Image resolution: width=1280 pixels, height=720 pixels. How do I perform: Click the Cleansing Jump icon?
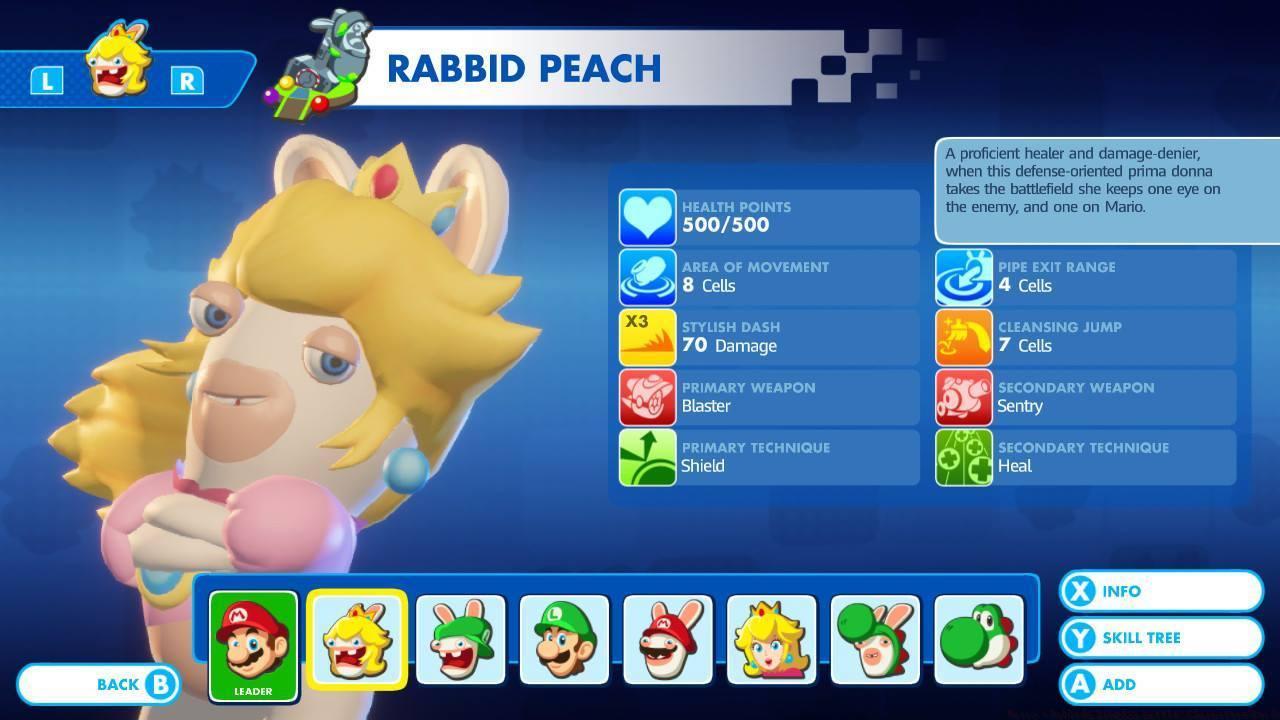tap(963, 337)
